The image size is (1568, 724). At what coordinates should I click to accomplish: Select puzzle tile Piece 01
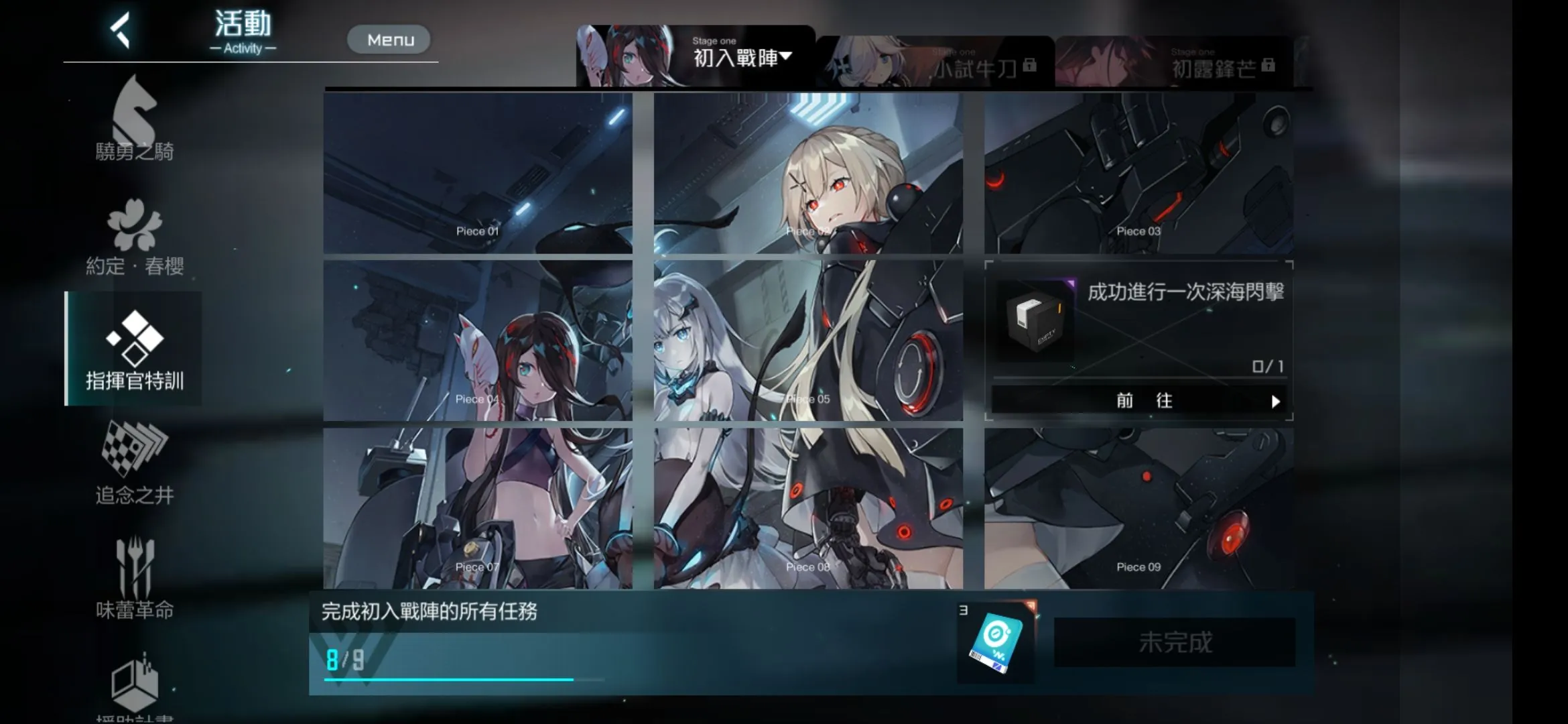478,173
